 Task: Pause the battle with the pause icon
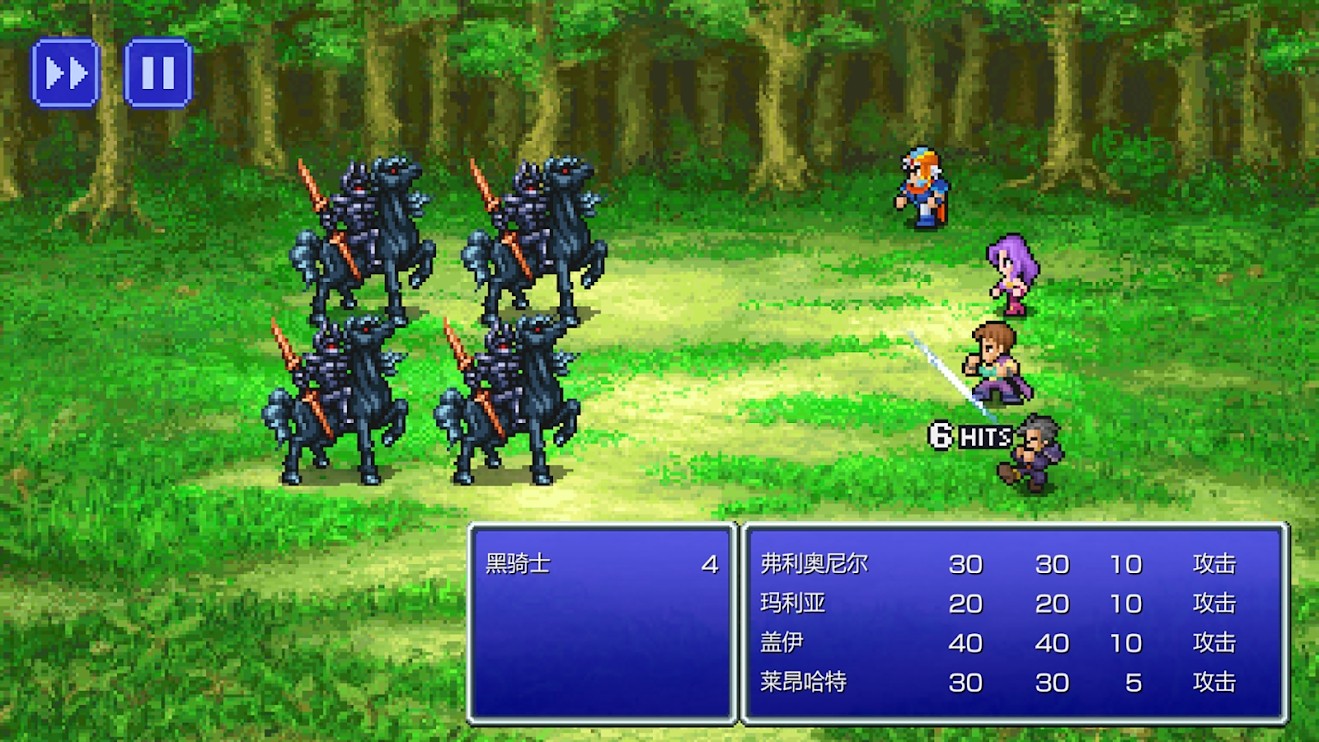click(156, 73)
